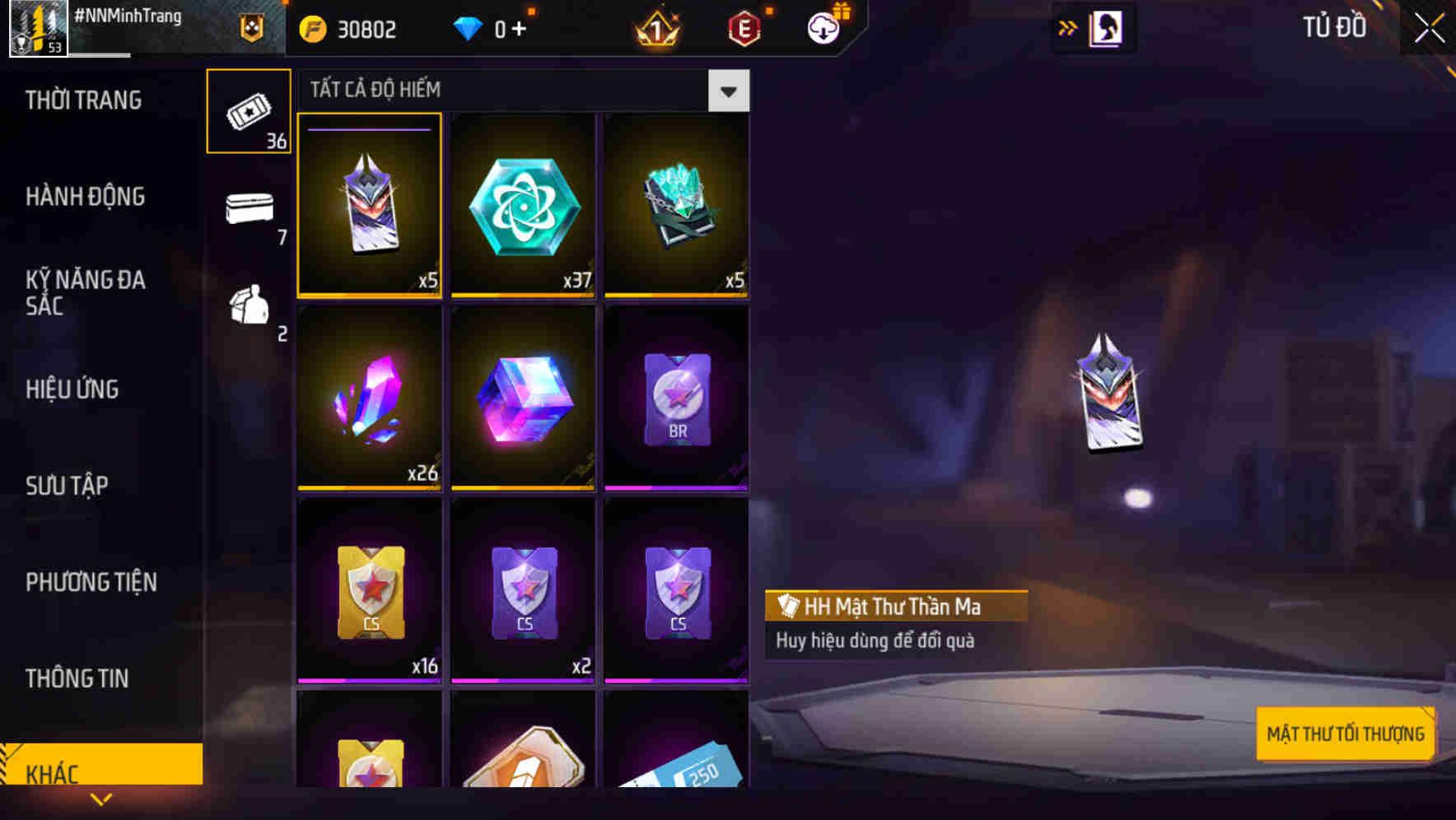Open the SƯU TẬP section
The width and height of the screenshot is (1456, 820).
[66, 486]
